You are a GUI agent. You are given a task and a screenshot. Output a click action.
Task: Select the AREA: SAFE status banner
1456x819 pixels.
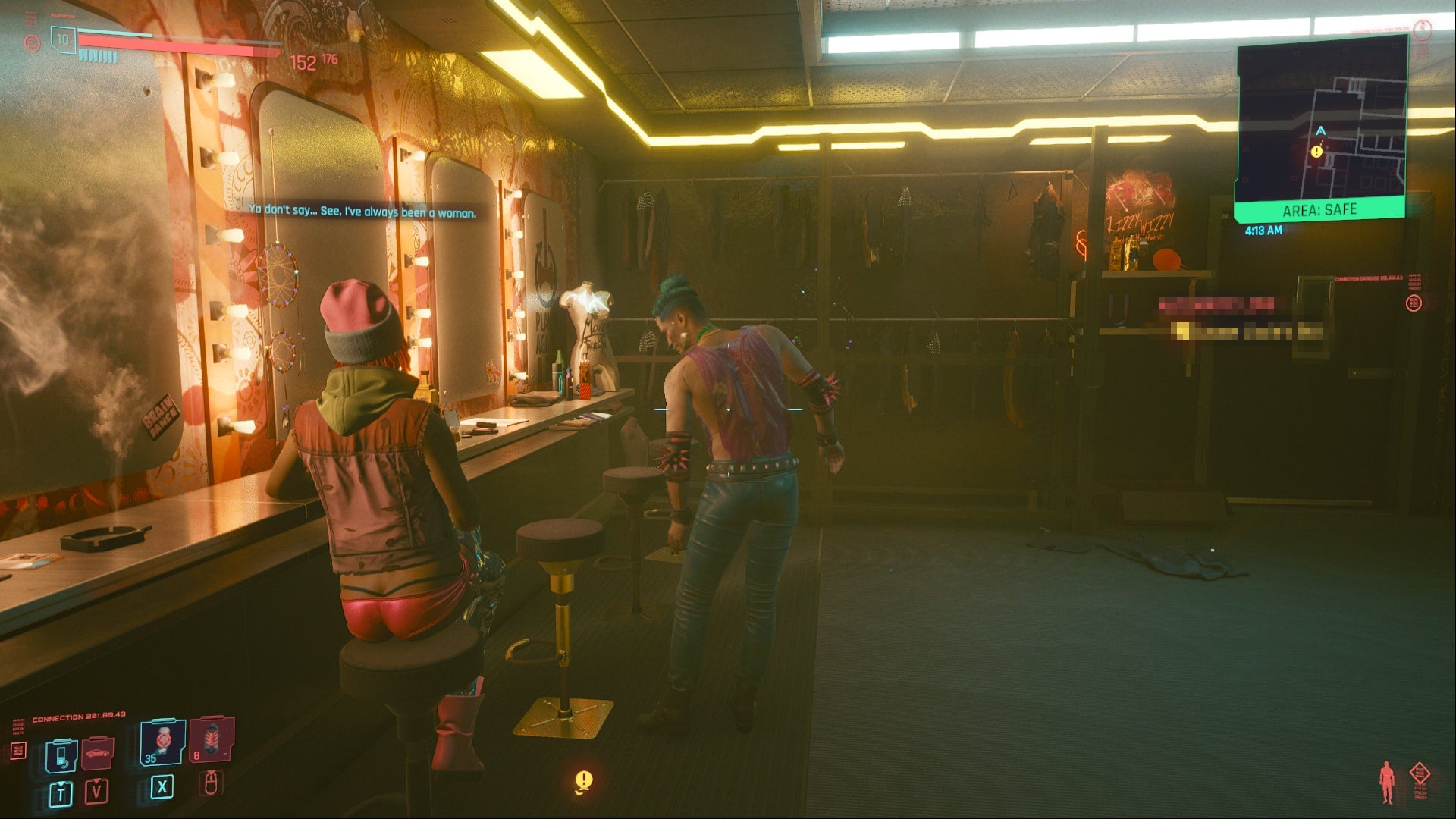[x=1320, y=209]
